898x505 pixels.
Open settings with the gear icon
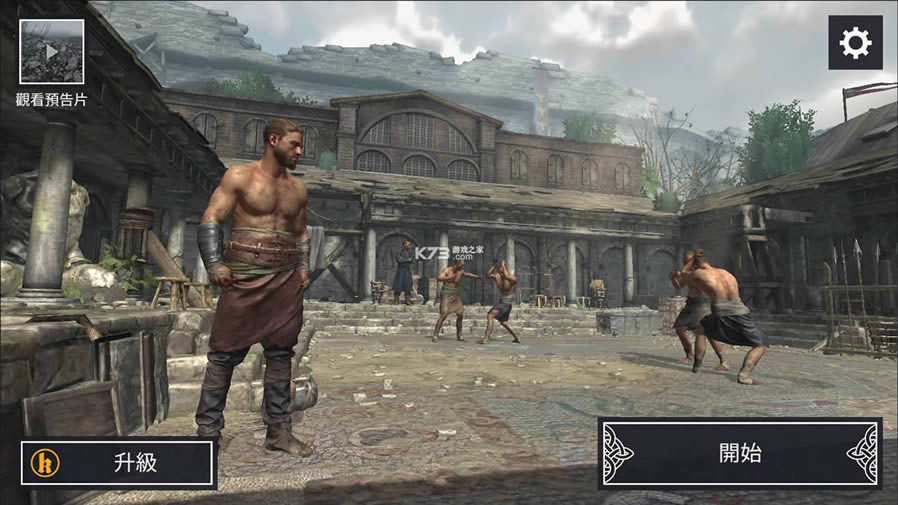click(x=855, y=43)
